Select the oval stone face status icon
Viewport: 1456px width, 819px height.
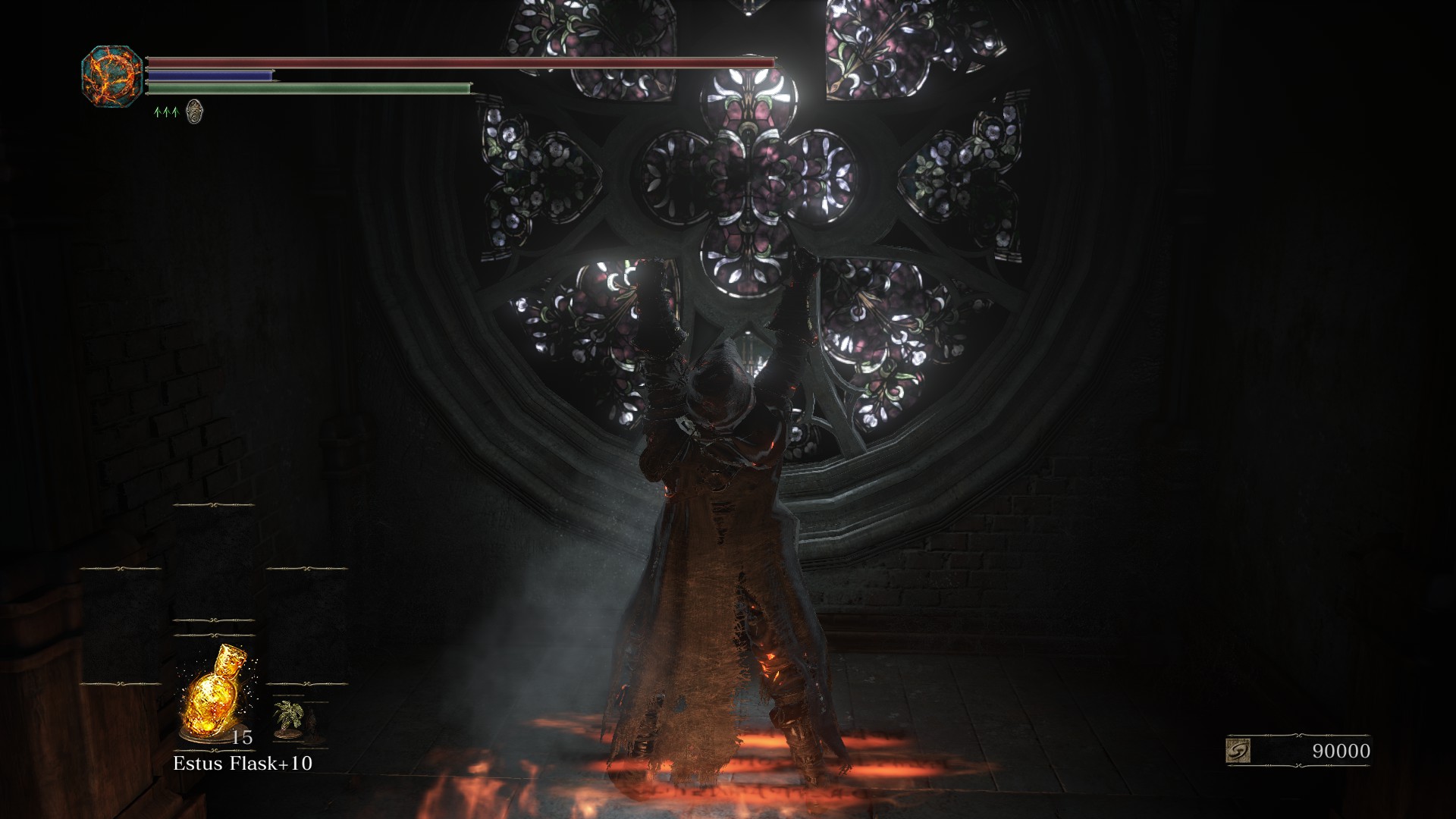(x=194, y=111)
